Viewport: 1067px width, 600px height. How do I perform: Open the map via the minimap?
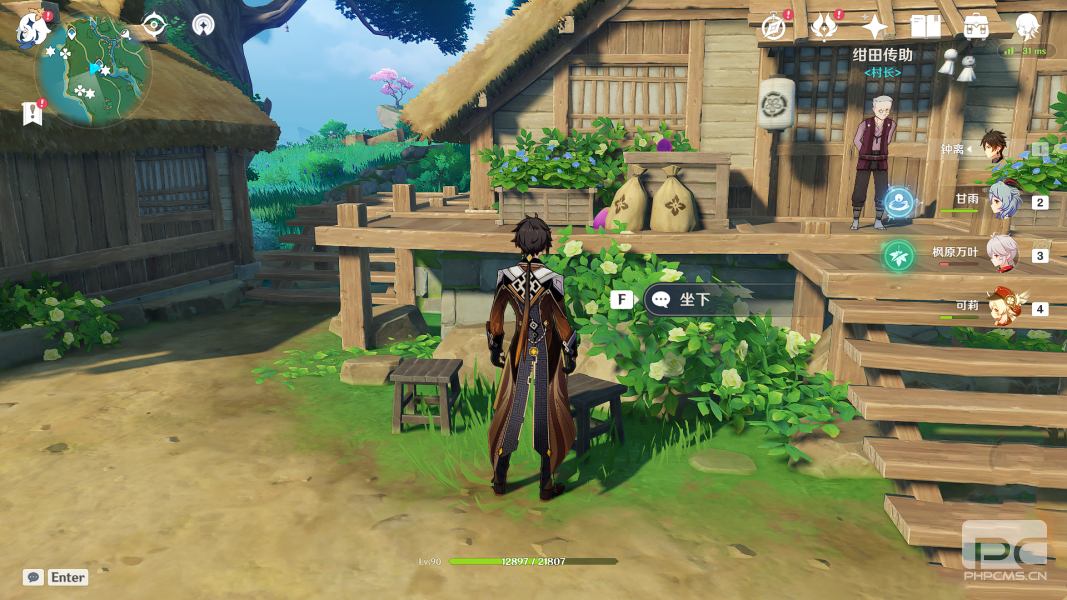93,70
